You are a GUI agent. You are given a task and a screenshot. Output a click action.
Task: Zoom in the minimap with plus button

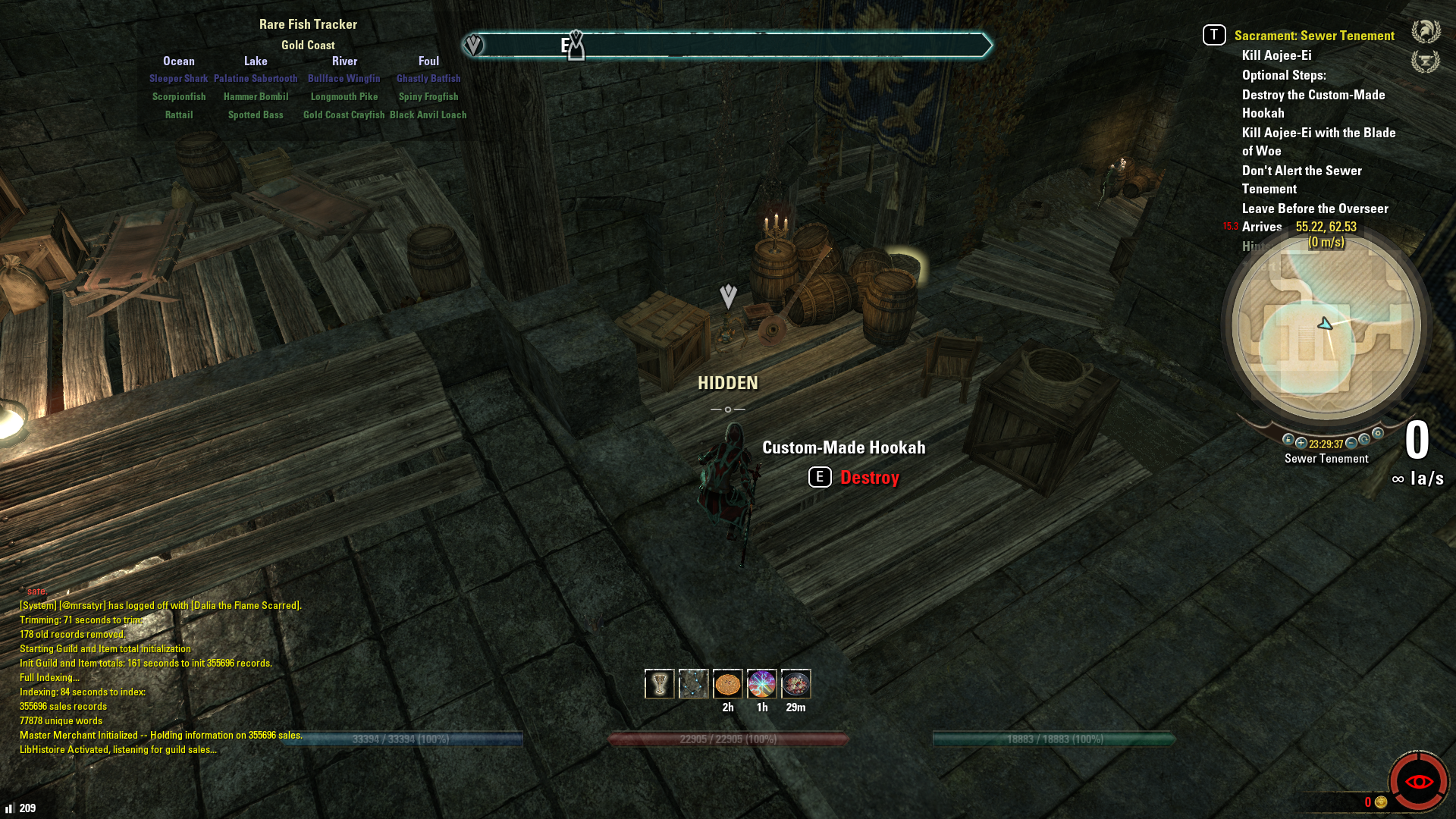1301,443
